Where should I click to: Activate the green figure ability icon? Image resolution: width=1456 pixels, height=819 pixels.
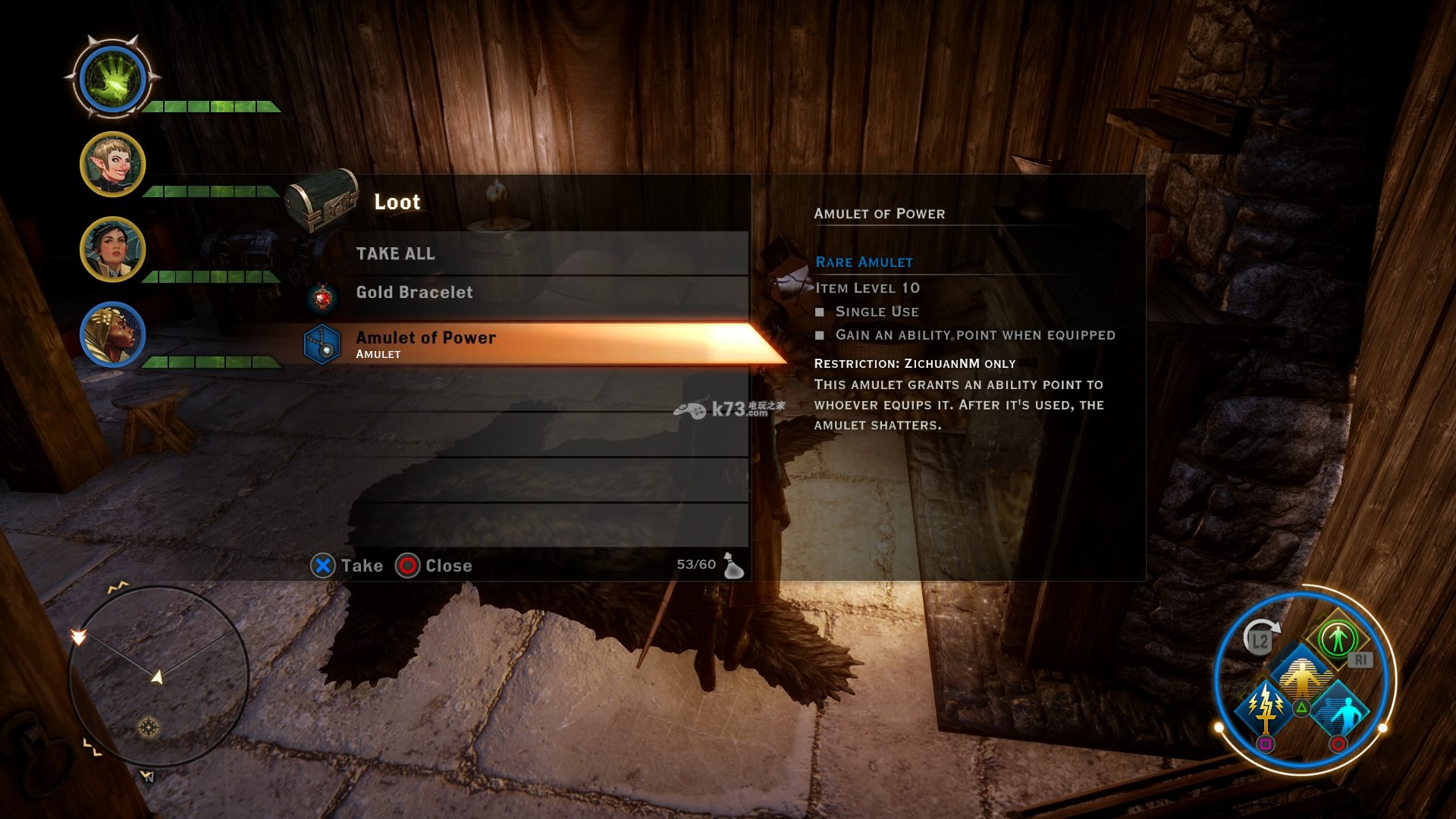click(1337, 637)
